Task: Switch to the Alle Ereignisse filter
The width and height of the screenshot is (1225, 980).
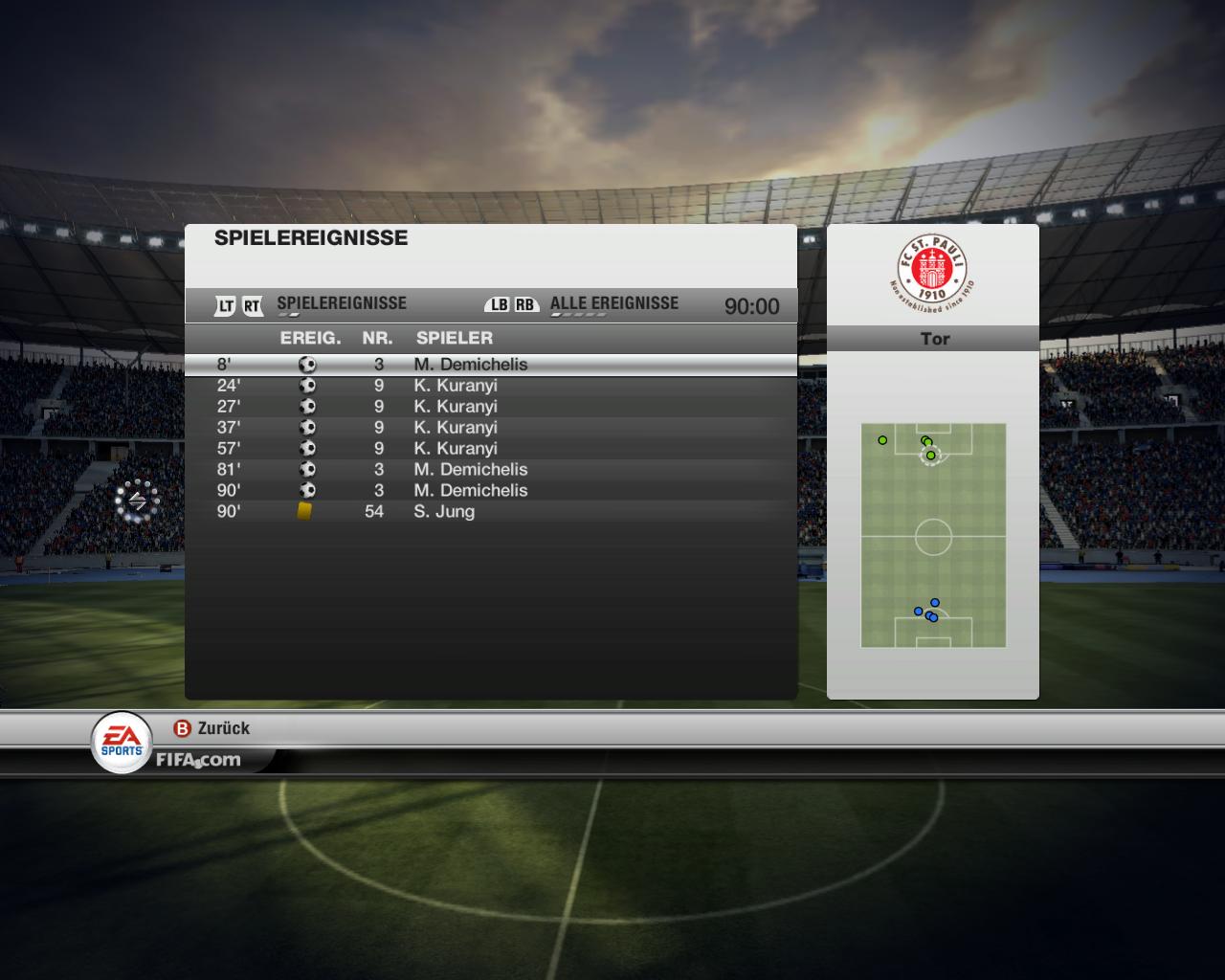Action: click(x=613, y=304)
